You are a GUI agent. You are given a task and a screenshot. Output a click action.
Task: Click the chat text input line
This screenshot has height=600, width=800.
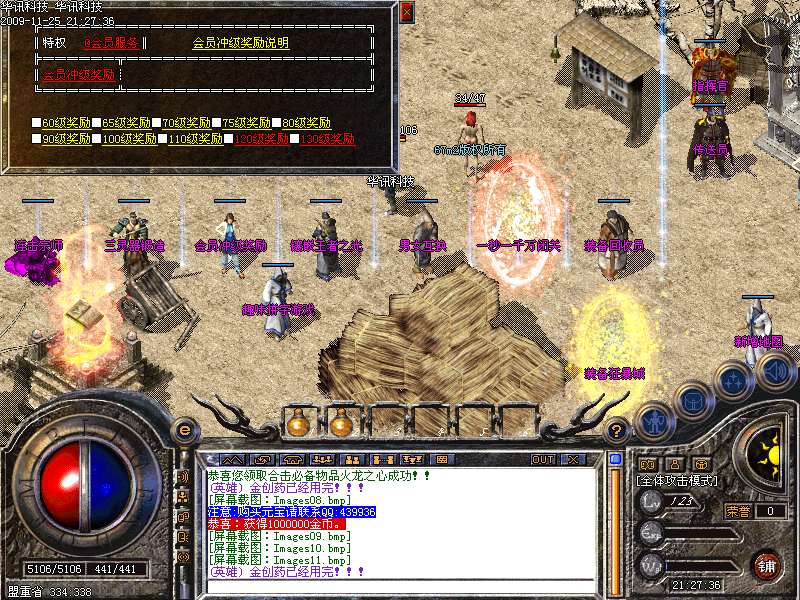pos(400,586)
